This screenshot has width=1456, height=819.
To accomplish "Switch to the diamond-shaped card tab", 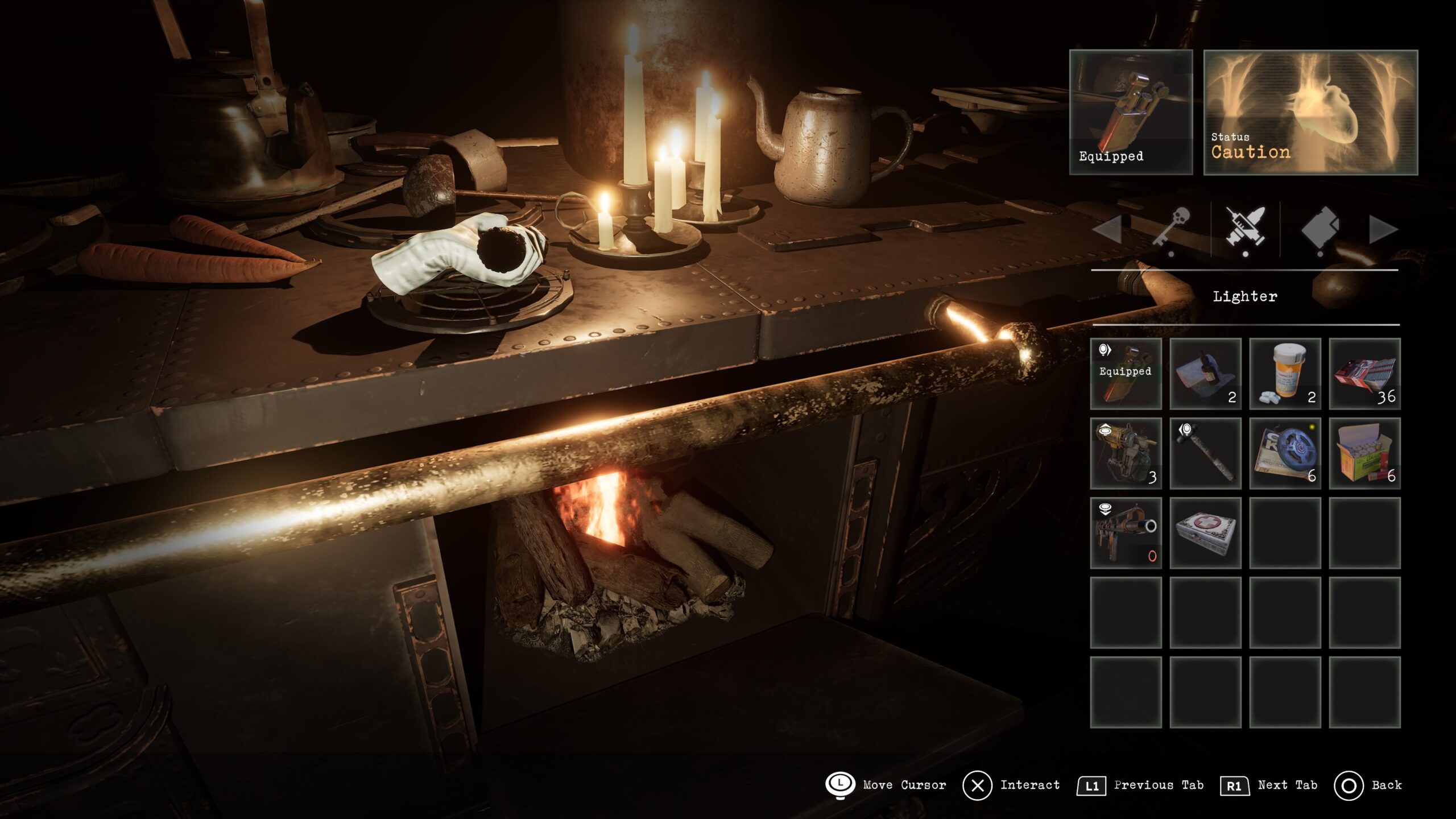I will pos(1320,229).
